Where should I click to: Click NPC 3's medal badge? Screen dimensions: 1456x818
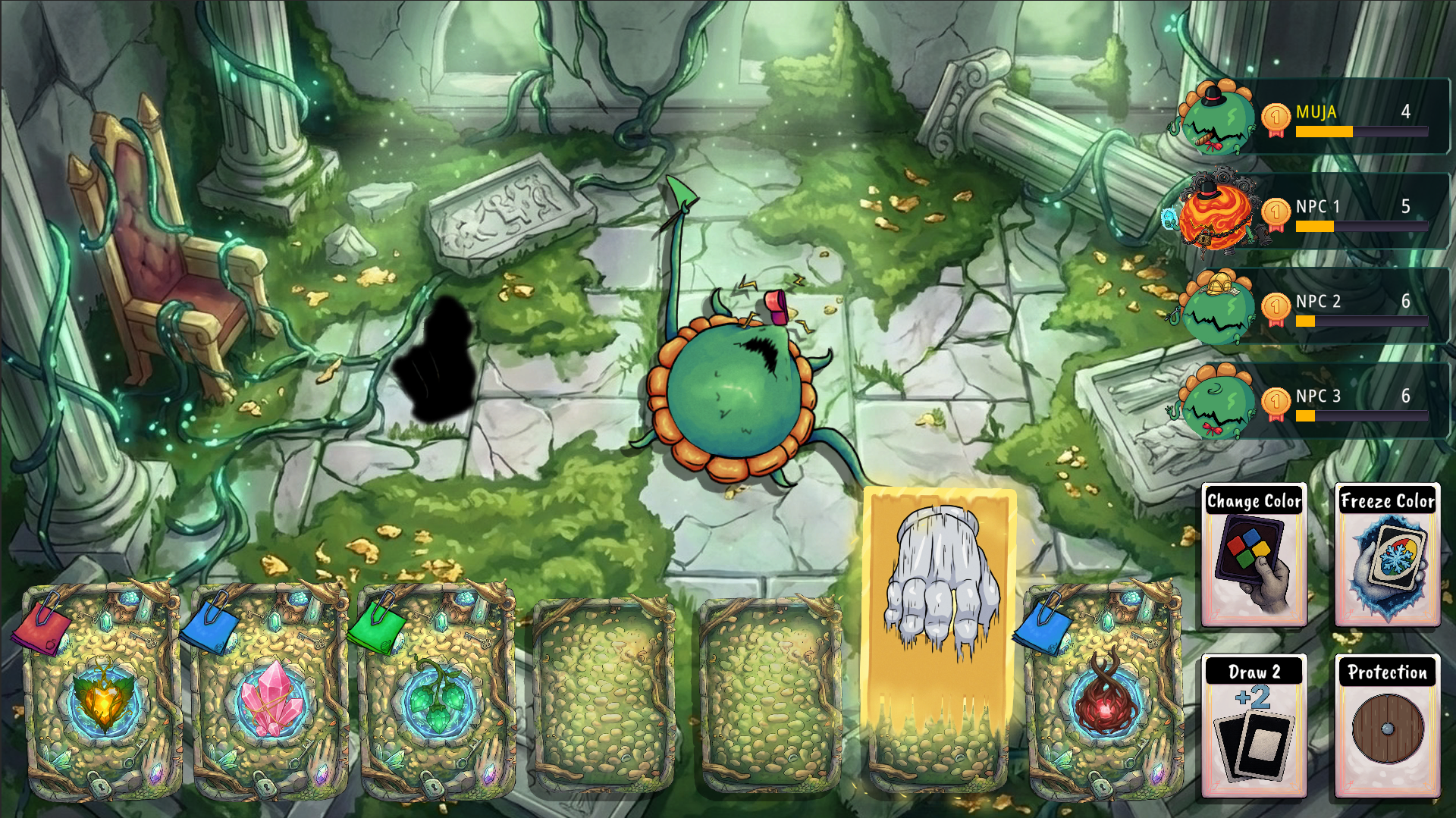pyautogui.click(x=1276, y=402)
